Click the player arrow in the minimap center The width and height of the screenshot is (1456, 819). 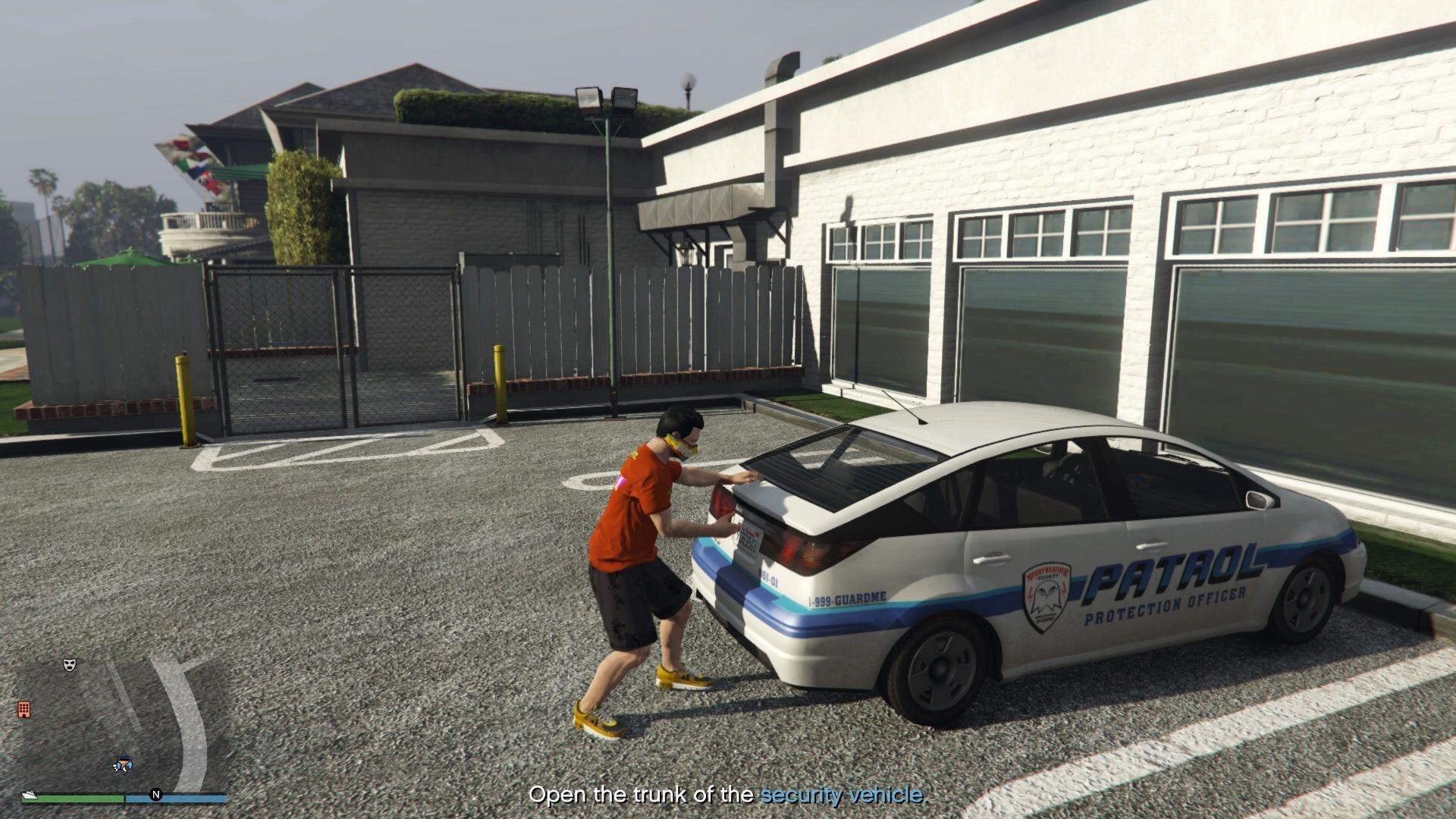(123, 764)
